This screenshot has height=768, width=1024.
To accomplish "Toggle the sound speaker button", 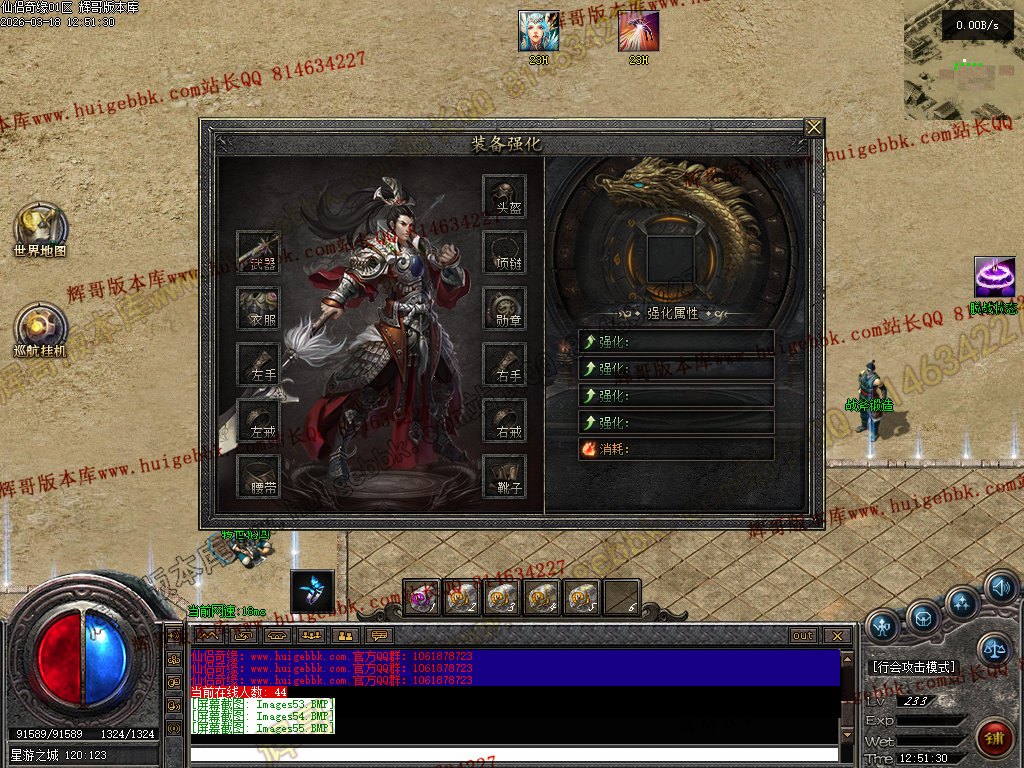I will [1000, 588].
